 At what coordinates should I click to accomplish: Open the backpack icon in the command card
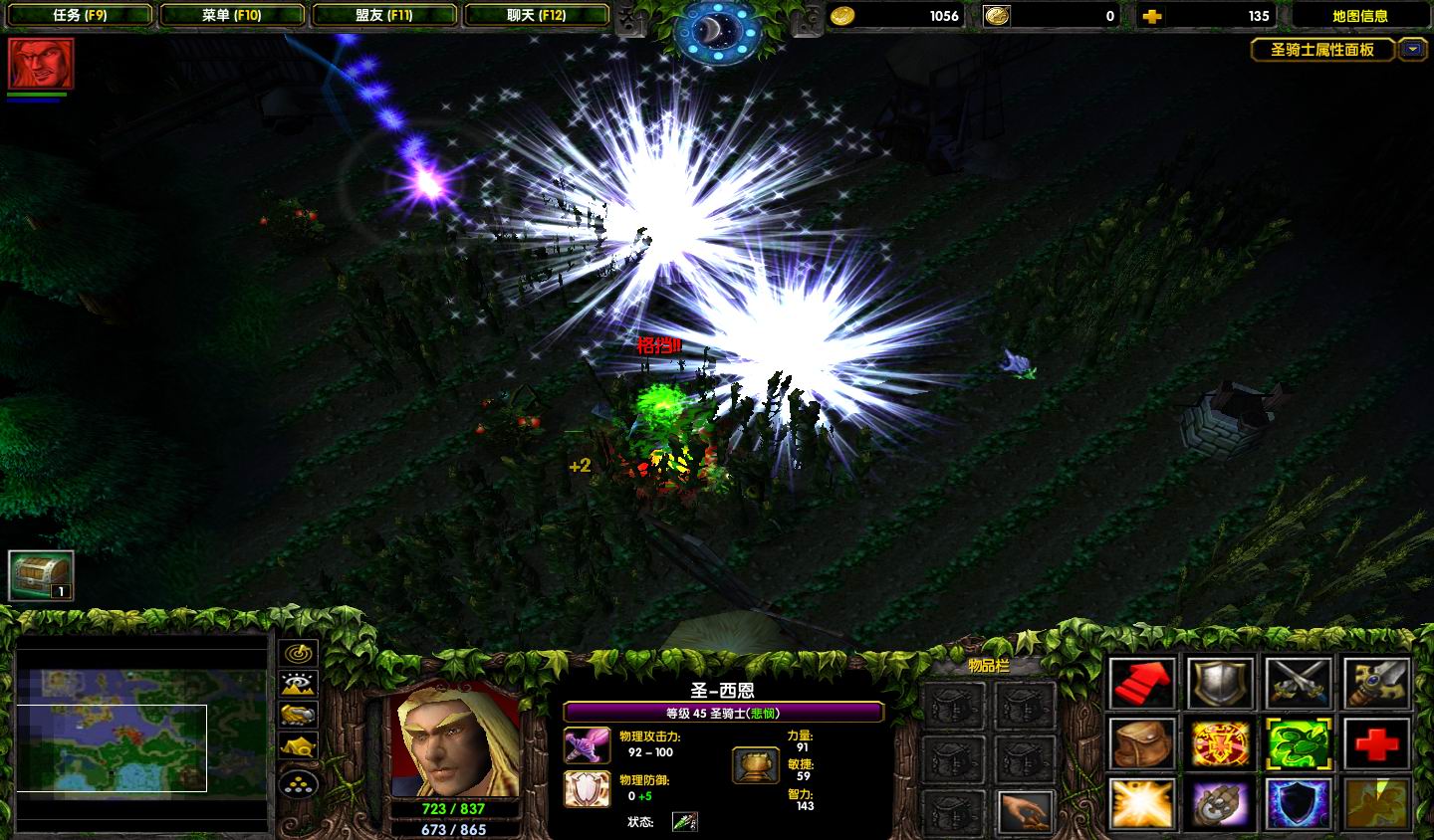1142,743
